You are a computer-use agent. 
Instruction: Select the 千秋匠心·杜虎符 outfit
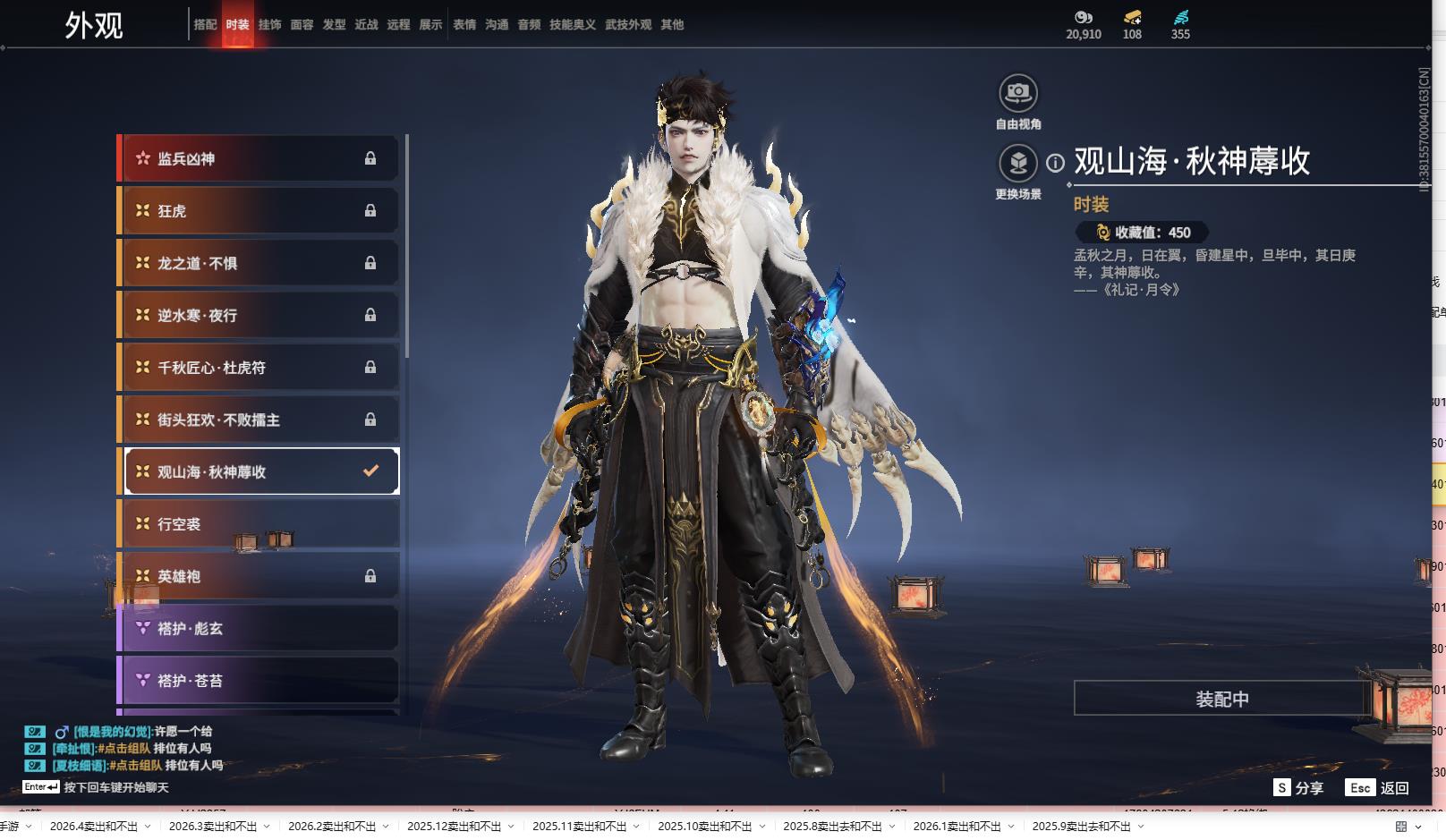(259, 368)
